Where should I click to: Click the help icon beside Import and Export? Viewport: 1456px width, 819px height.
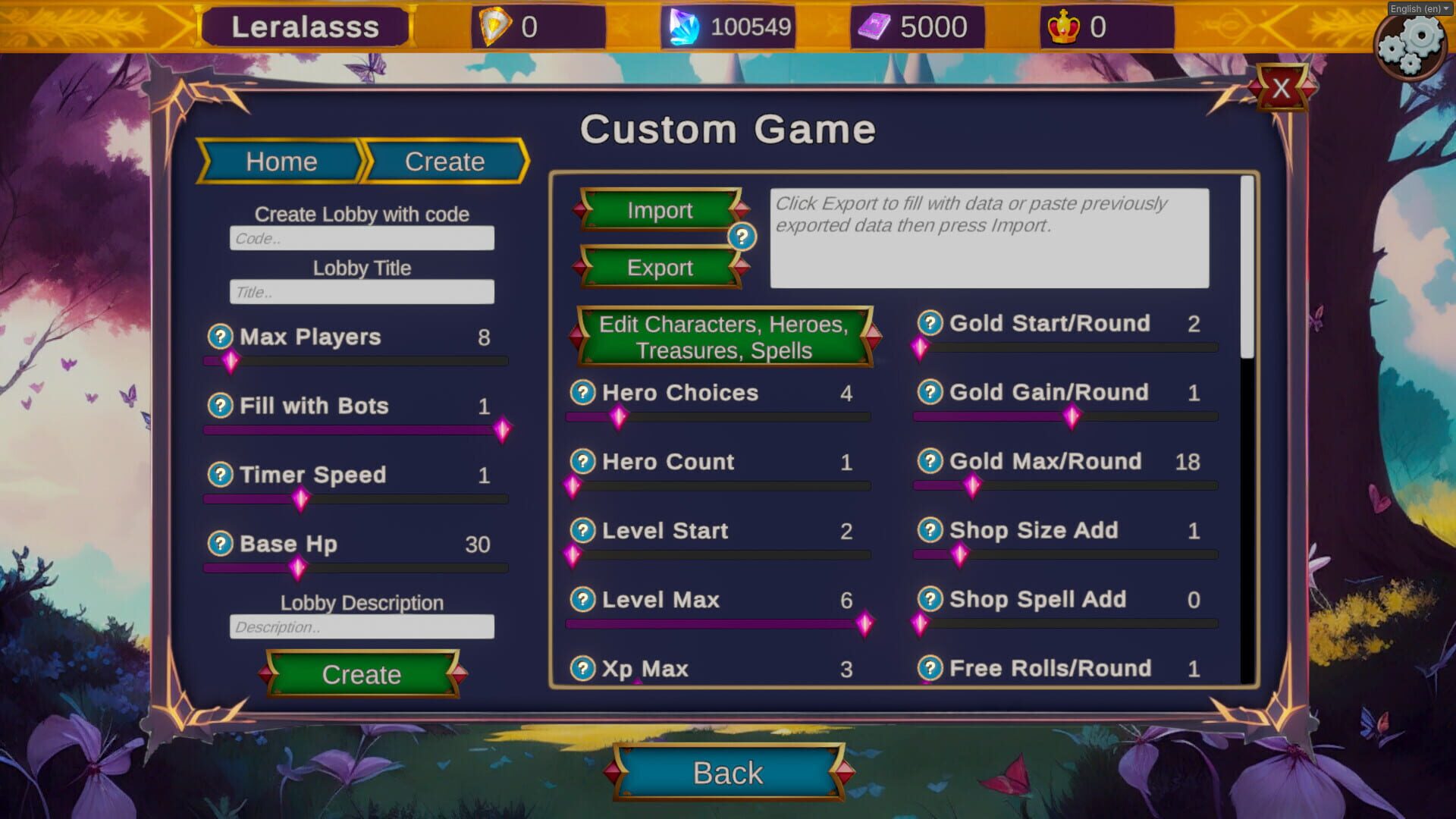pyautogui.click(x=742, y=237)
